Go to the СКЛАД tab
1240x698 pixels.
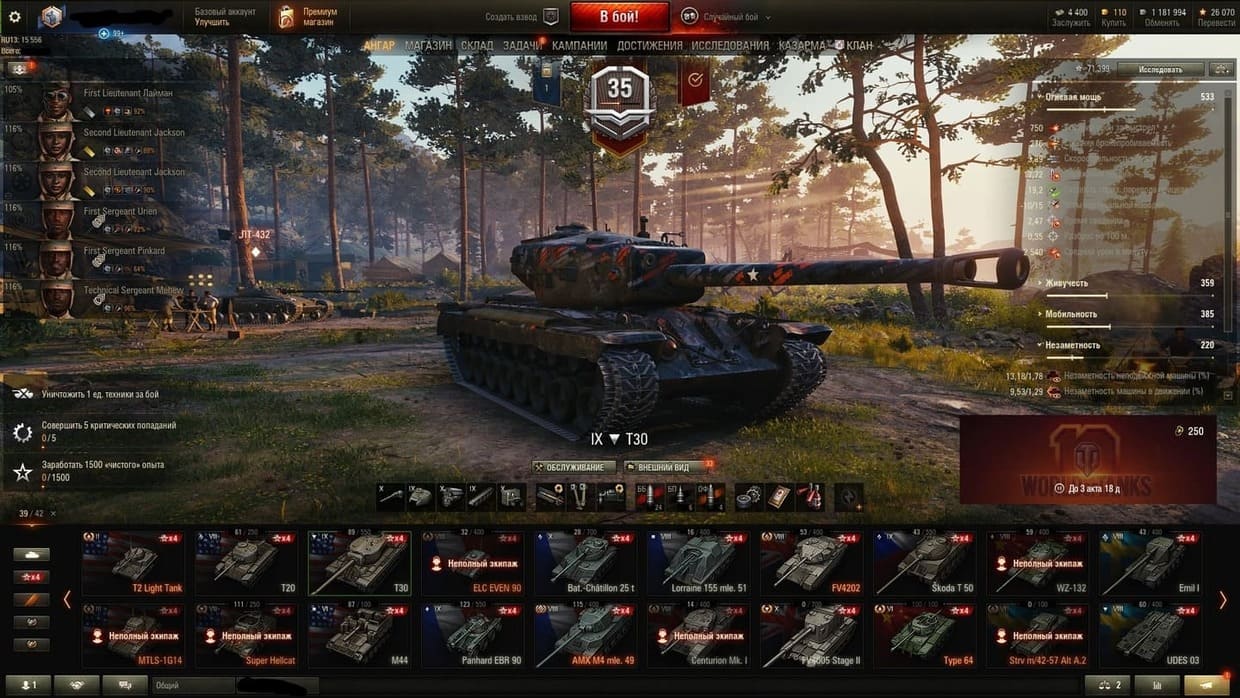477,46
